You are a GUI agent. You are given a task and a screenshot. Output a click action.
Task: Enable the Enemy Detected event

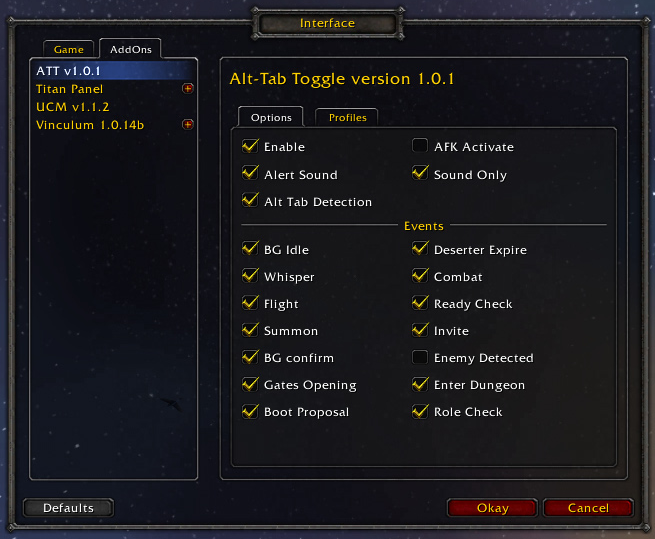420,357
